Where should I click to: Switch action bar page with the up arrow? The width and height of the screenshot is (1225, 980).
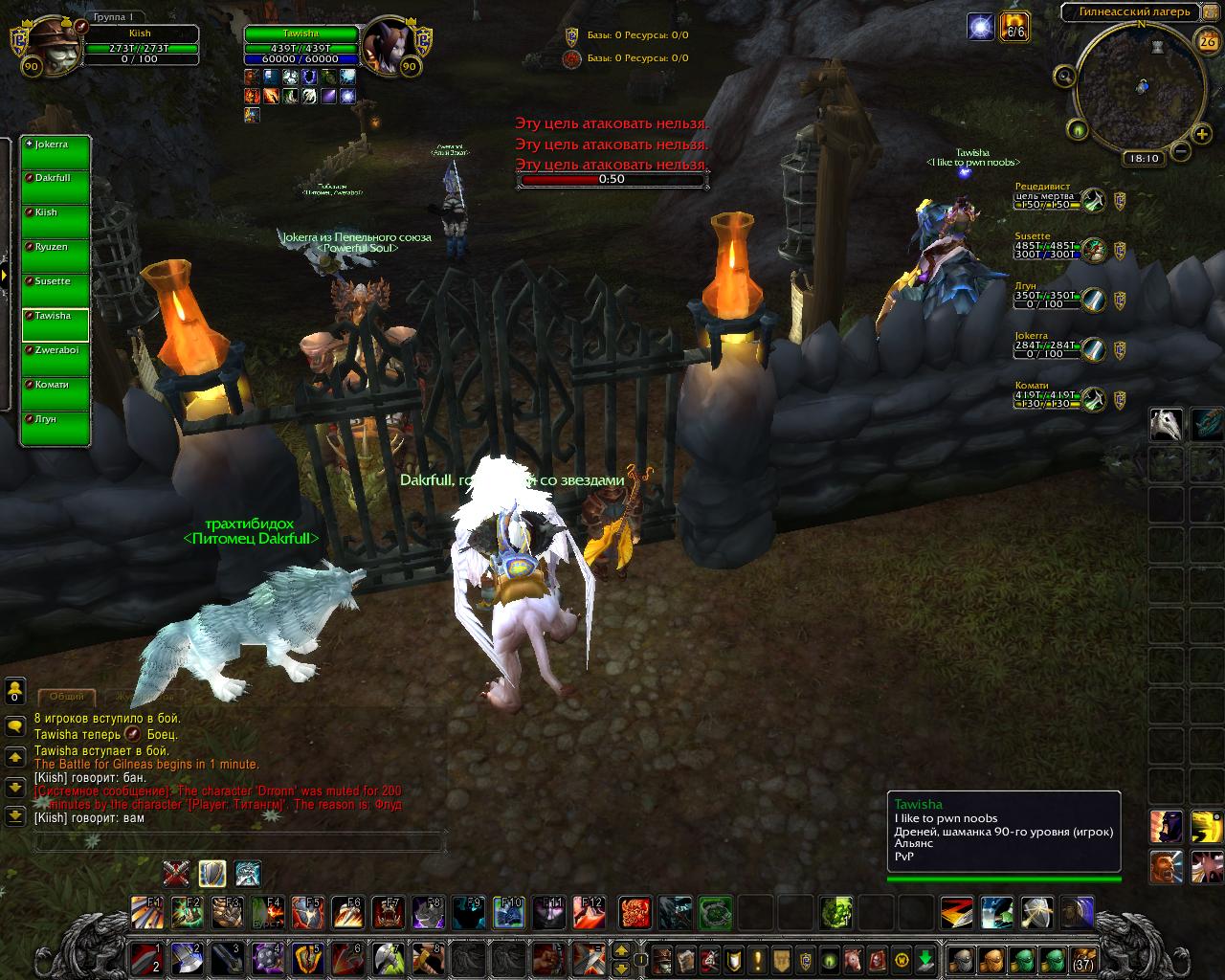coord(621,951)
